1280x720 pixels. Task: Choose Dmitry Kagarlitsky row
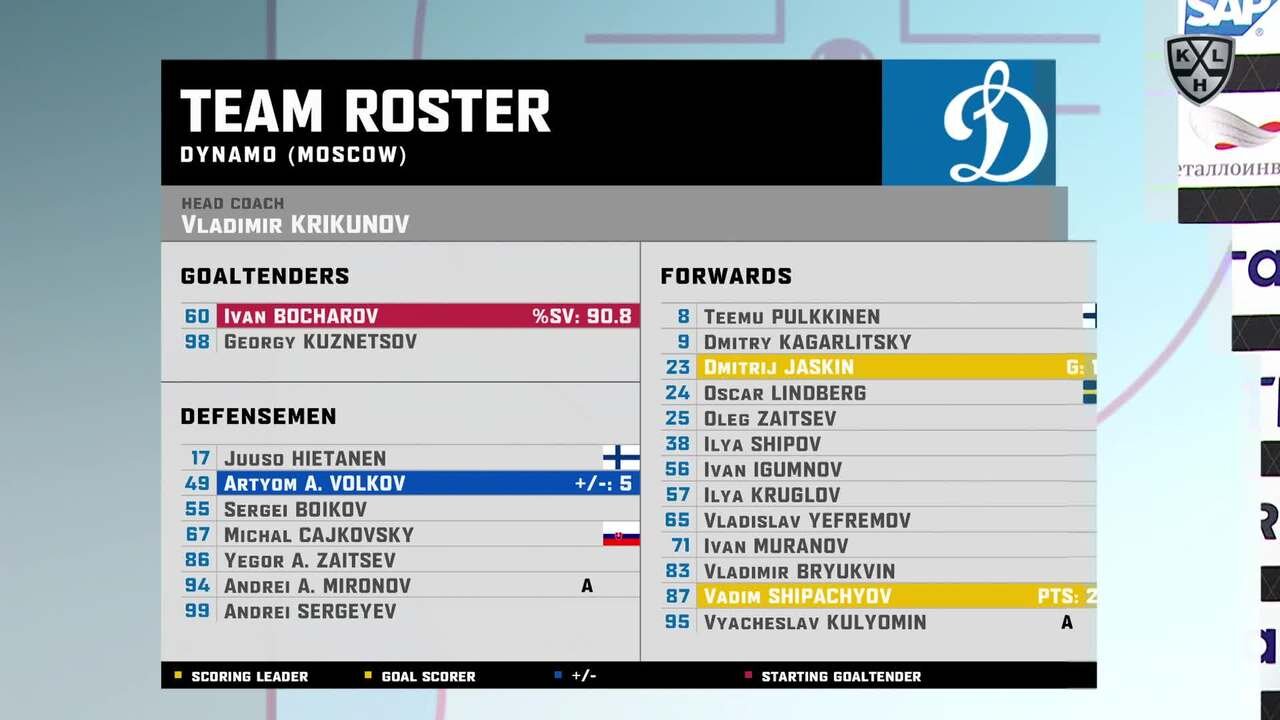878,342
